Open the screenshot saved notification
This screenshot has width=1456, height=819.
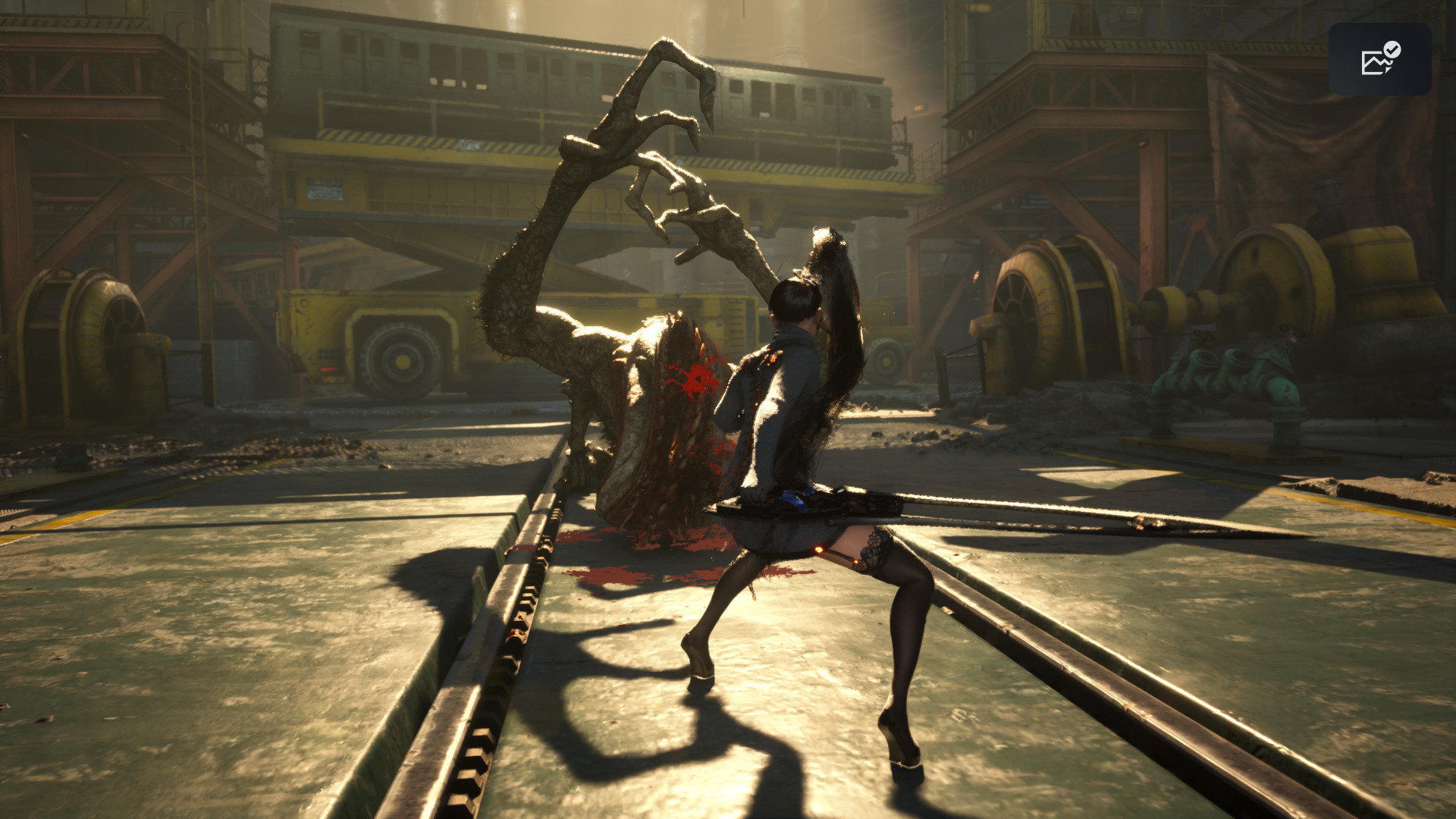click(x=1379, y=59)
